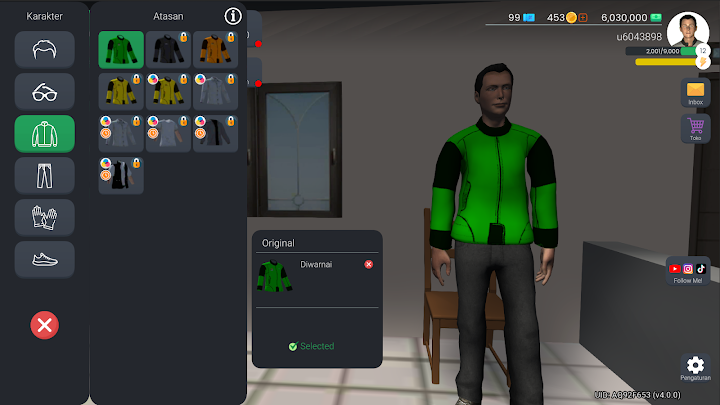The image size is (720, 405).
Task: Select the green jacket thumbnail in the grid
Action: 121,49
